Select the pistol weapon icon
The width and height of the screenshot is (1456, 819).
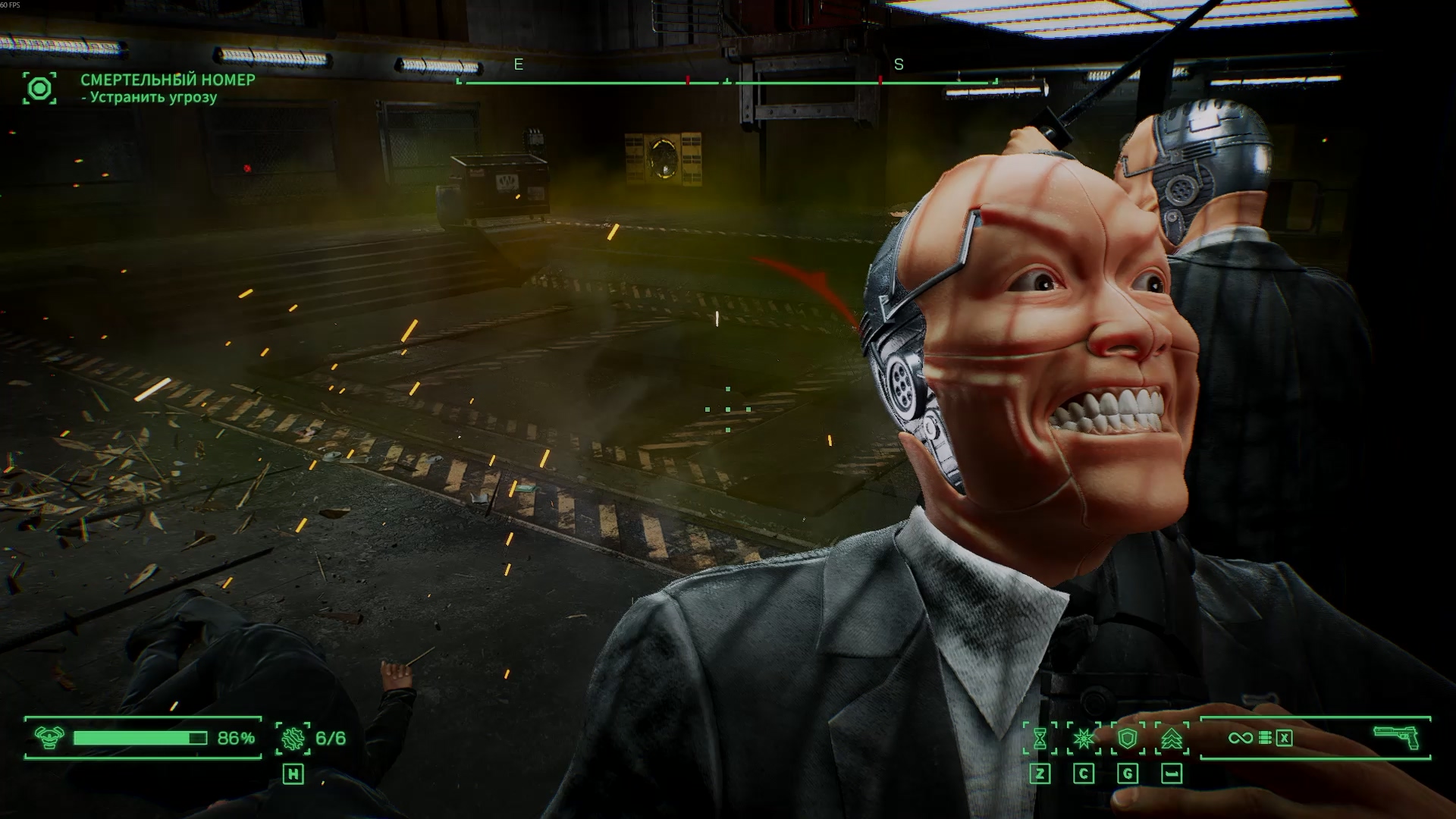click(x=1395, y=737)
